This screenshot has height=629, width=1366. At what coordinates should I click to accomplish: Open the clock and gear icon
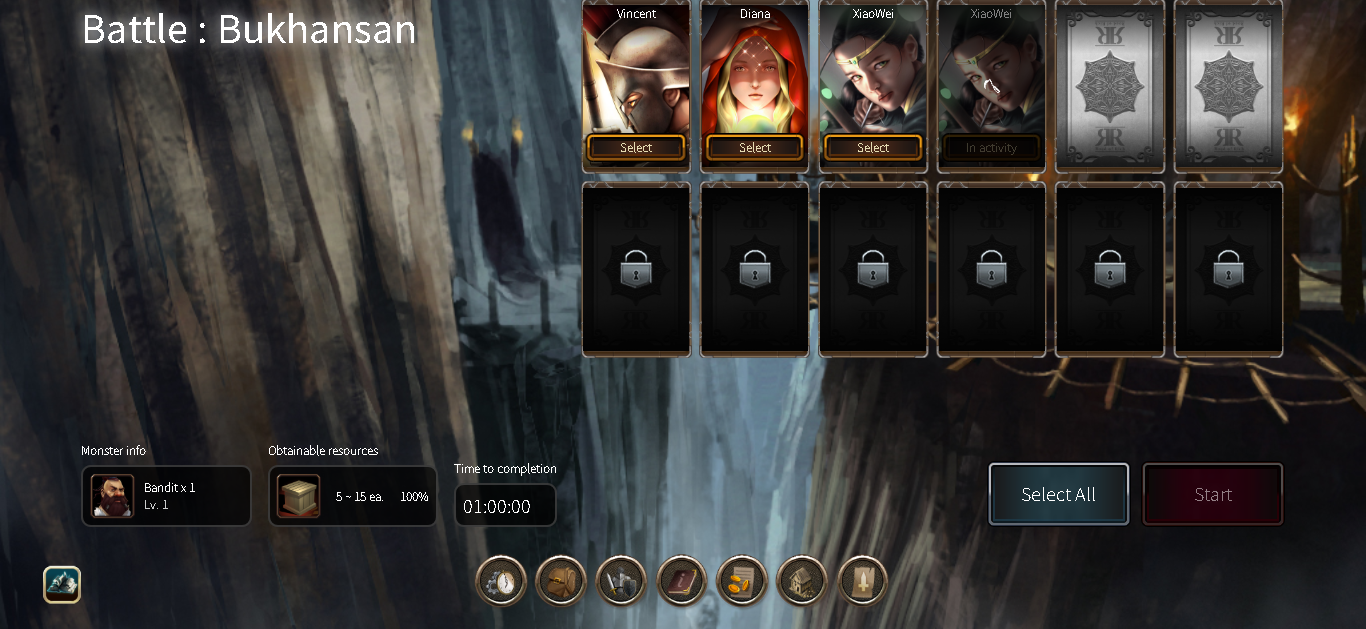(x=501, y=581)
